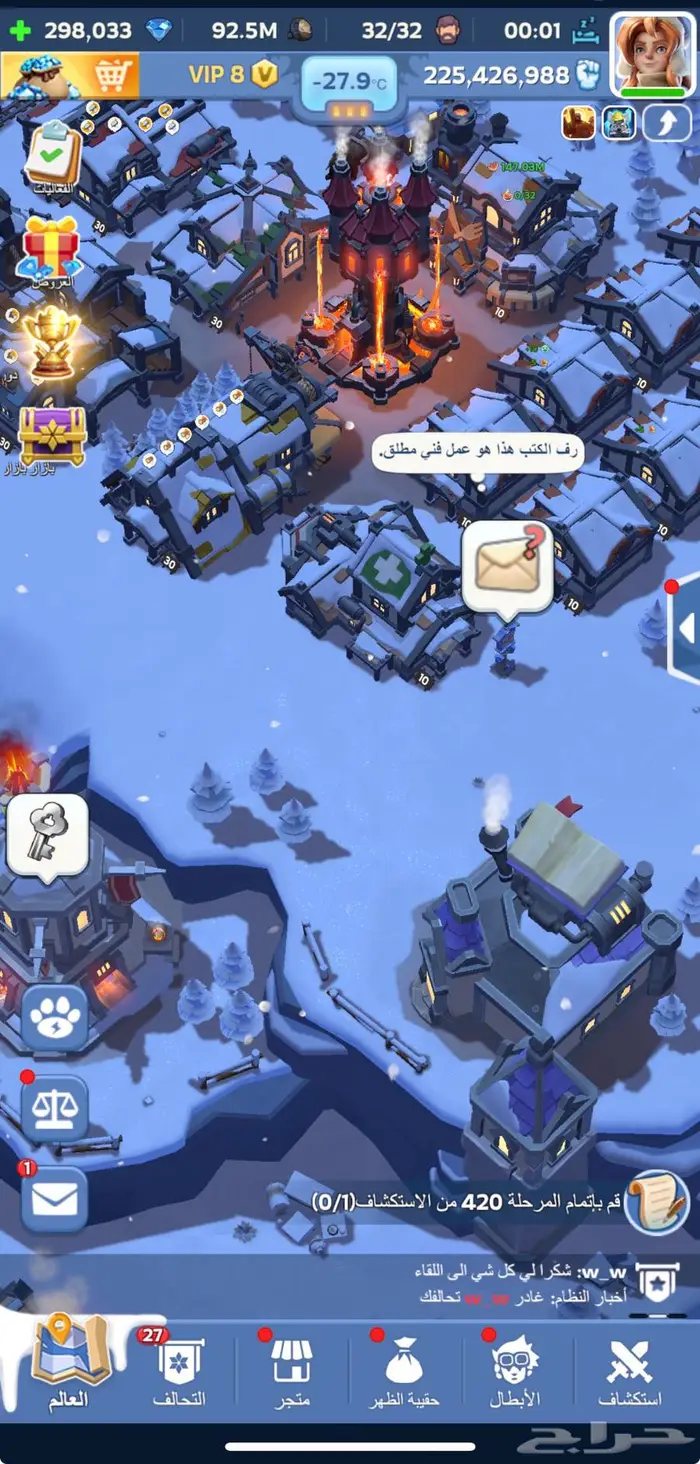Tap the balance scales icon
Viewport: 700px width, 1464px height.
tap(54, 1108)
